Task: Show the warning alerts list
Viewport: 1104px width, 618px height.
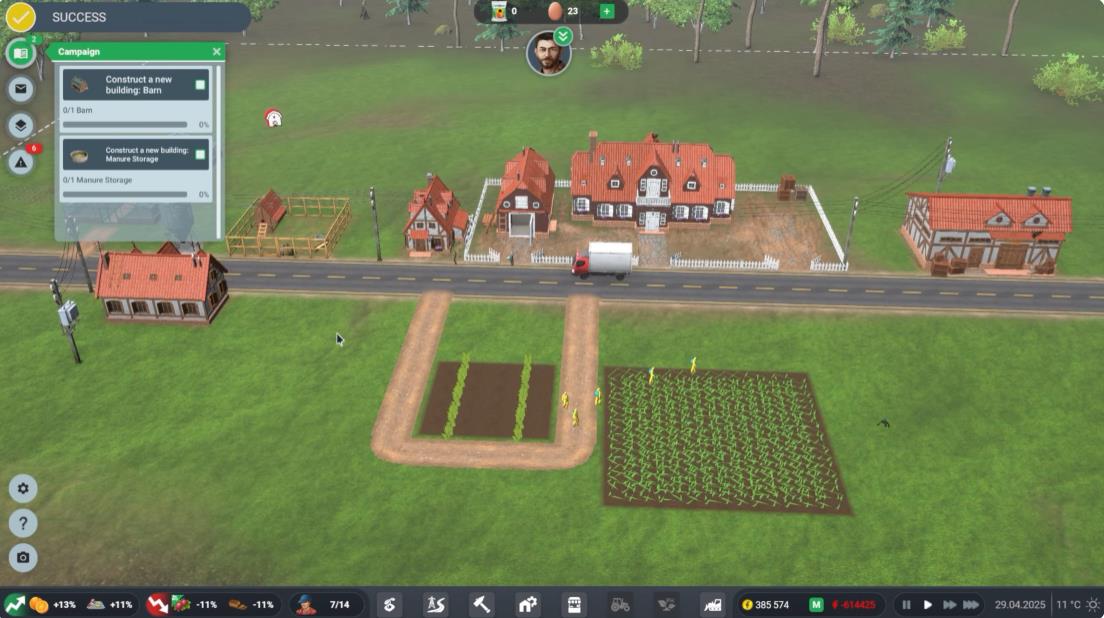Action: [x=21, y=161]
